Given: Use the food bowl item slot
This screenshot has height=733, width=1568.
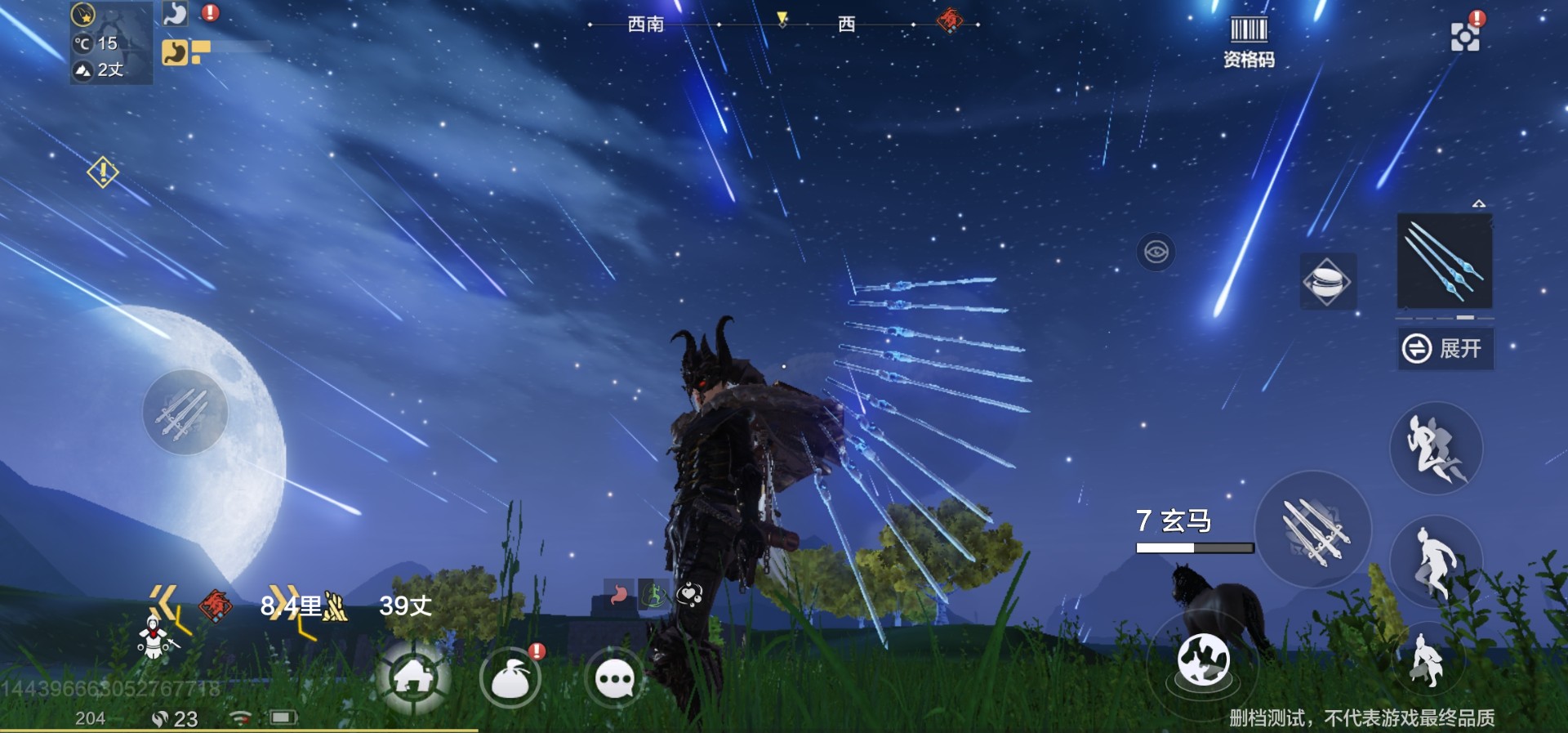Looking at the screenshot, I should (1327, 281).
